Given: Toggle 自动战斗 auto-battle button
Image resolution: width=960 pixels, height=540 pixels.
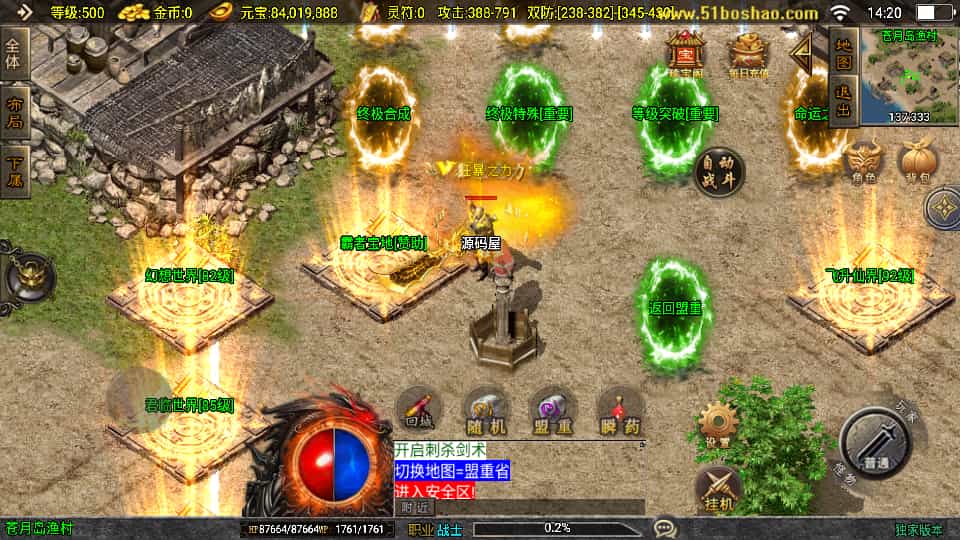Looking at the screenshot, I should pyautogui.click(x=719, y=171).
